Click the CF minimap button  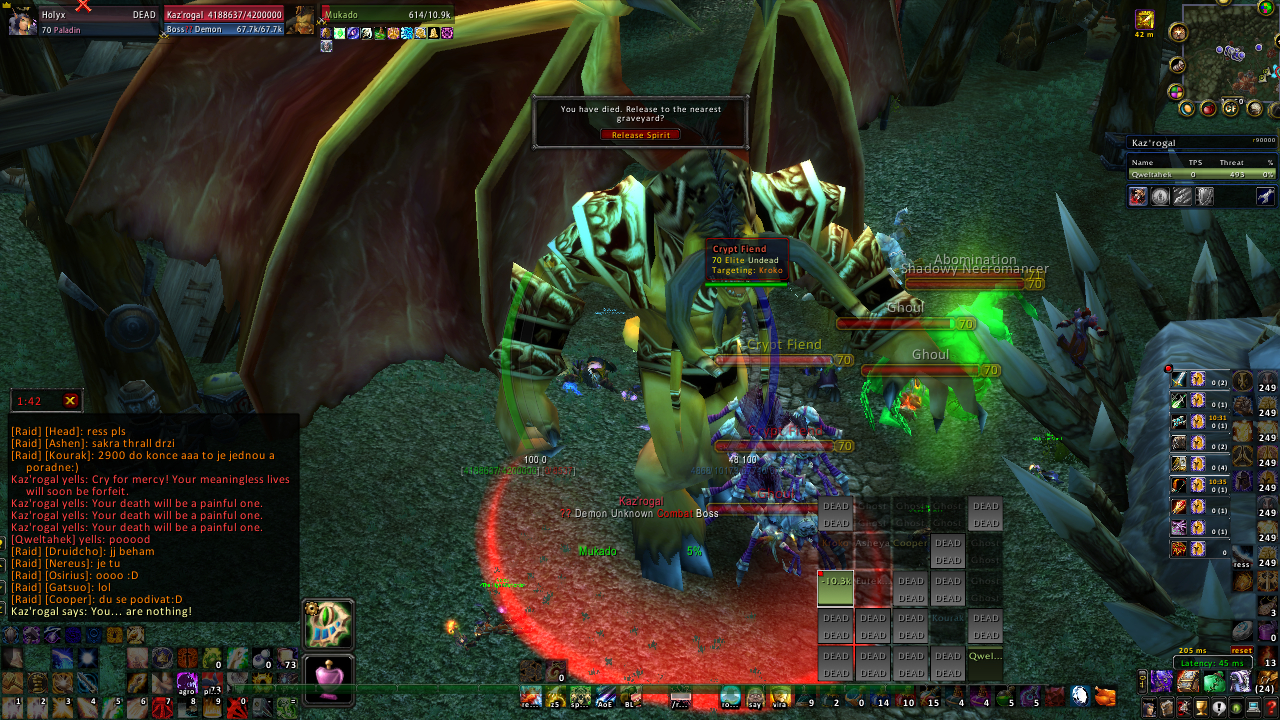(1231, 108)
